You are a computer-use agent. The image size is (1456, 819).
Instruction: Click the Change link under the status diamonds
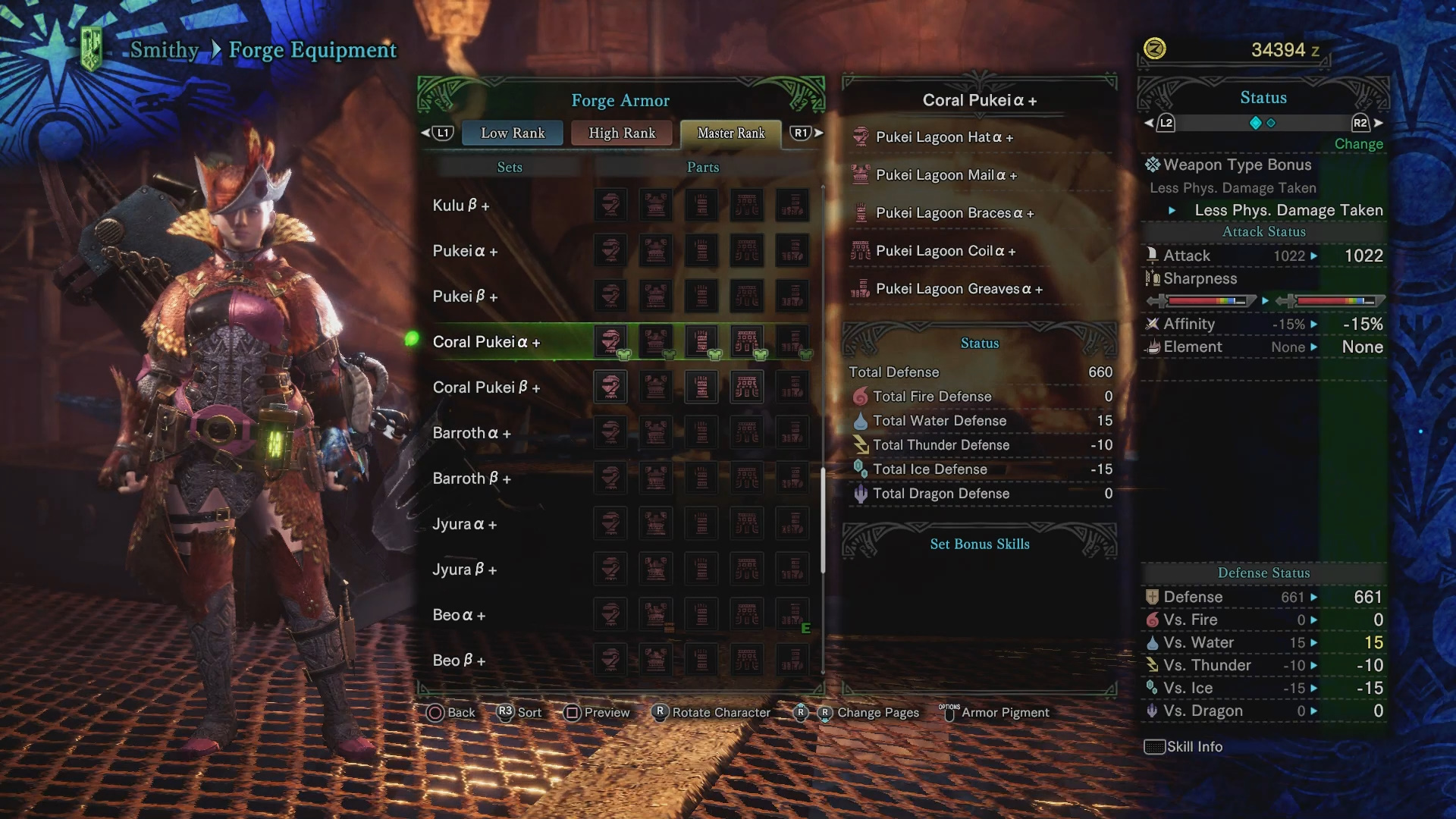[1358, 143]
